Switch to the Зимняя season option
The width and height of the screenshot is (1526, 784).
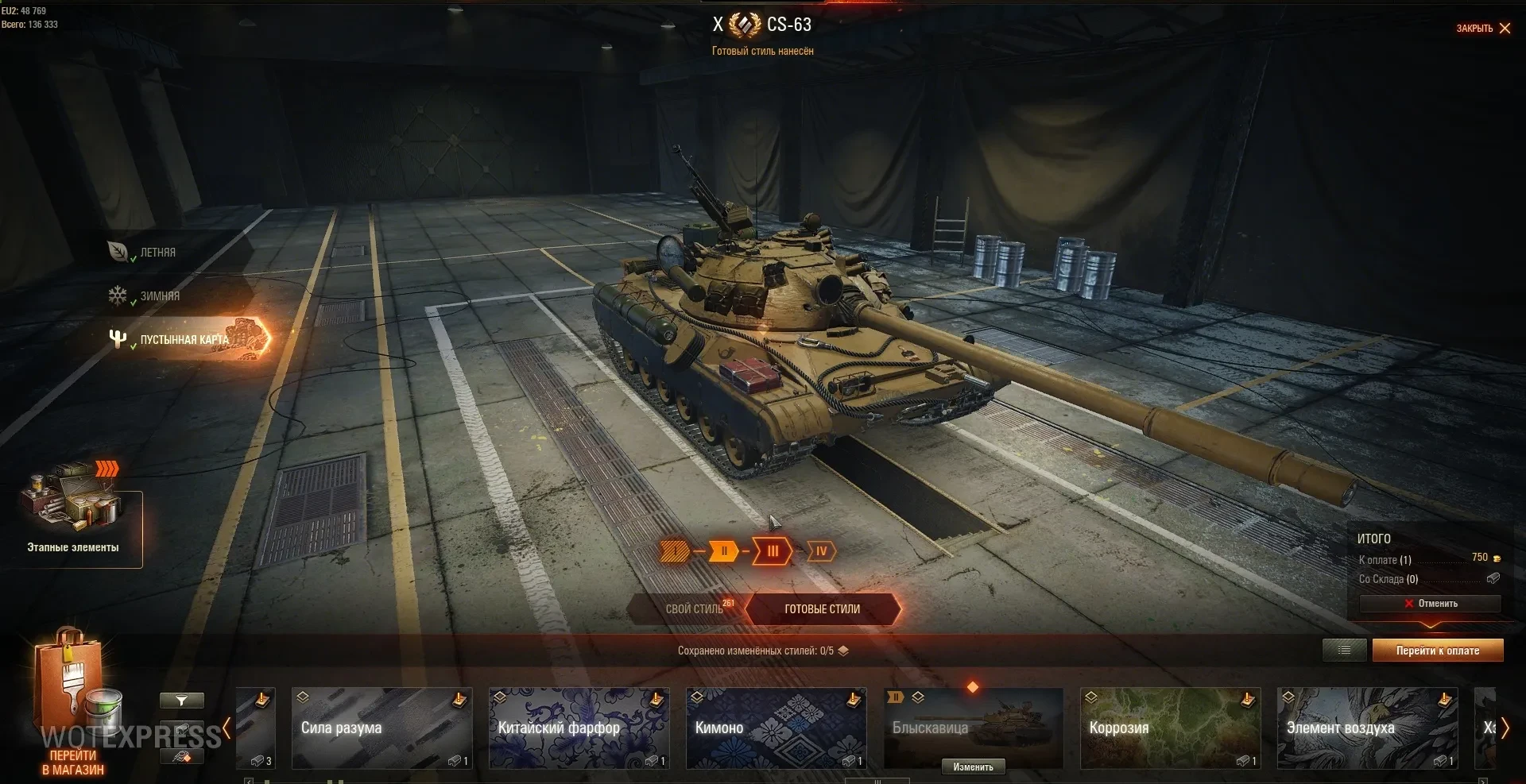pos(159,296)
